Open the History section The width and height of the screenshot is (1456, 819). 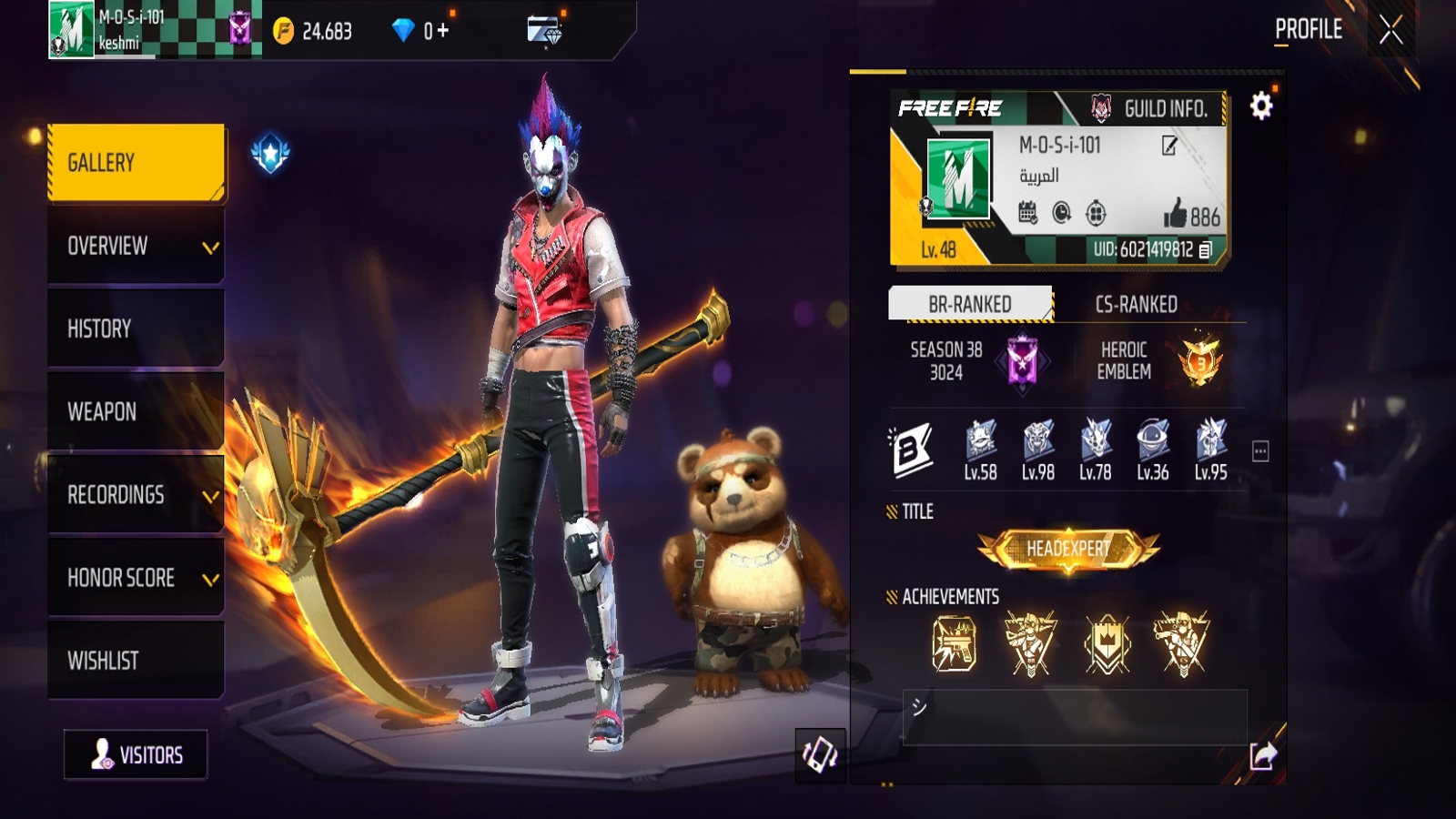coord(135,329)
